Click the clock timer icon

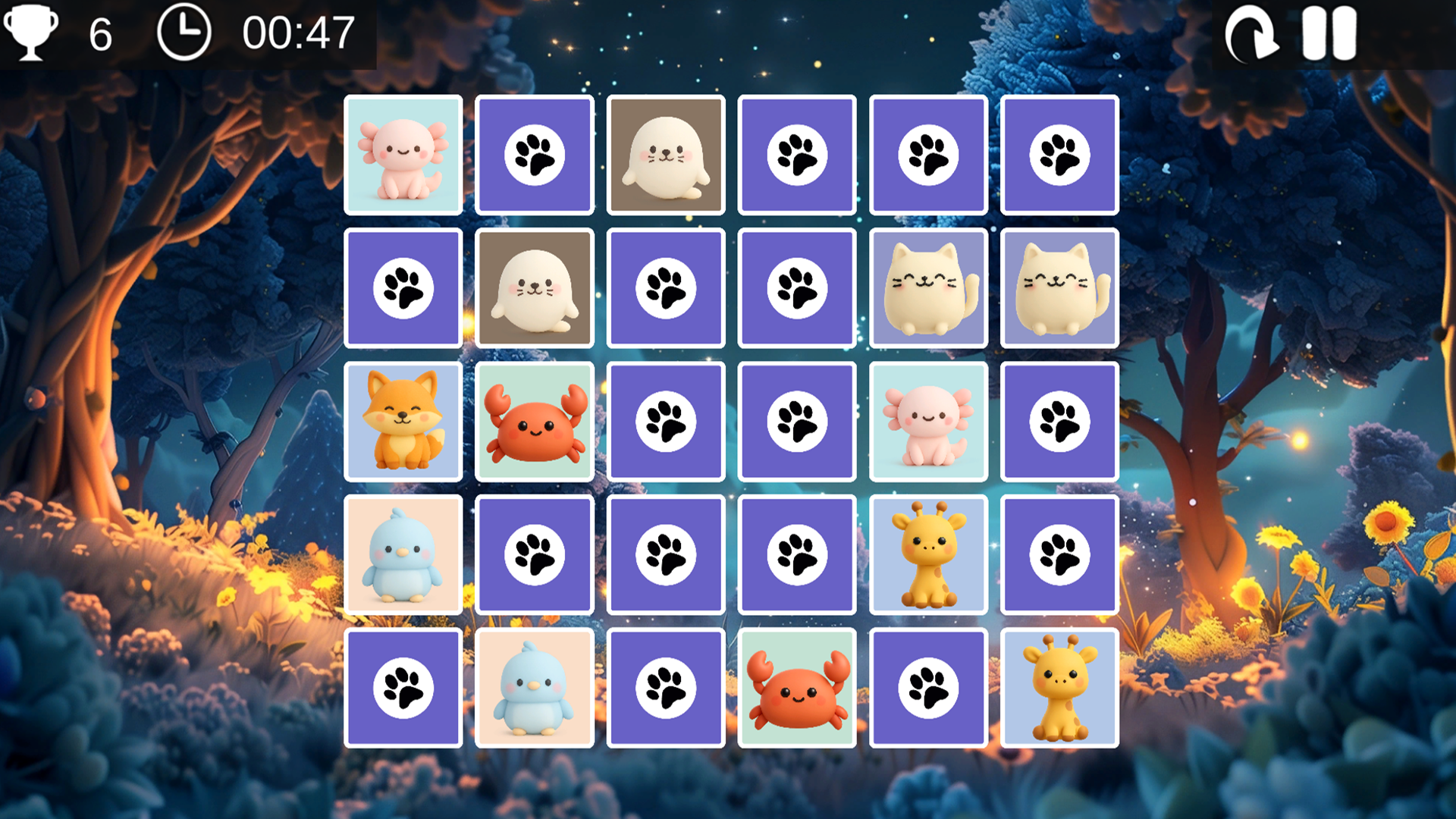184,32
